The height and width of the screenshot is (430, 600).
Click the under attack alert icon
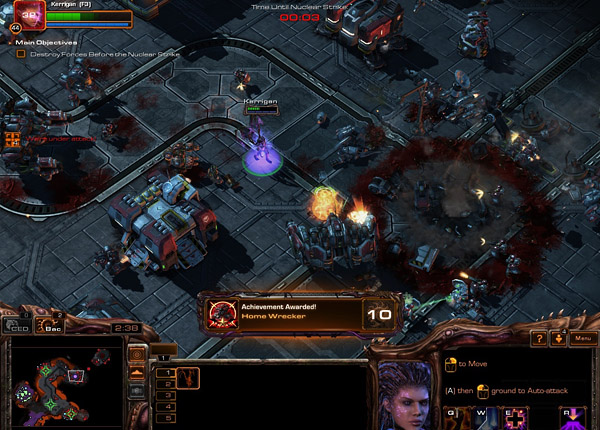(x=13, y=140)
